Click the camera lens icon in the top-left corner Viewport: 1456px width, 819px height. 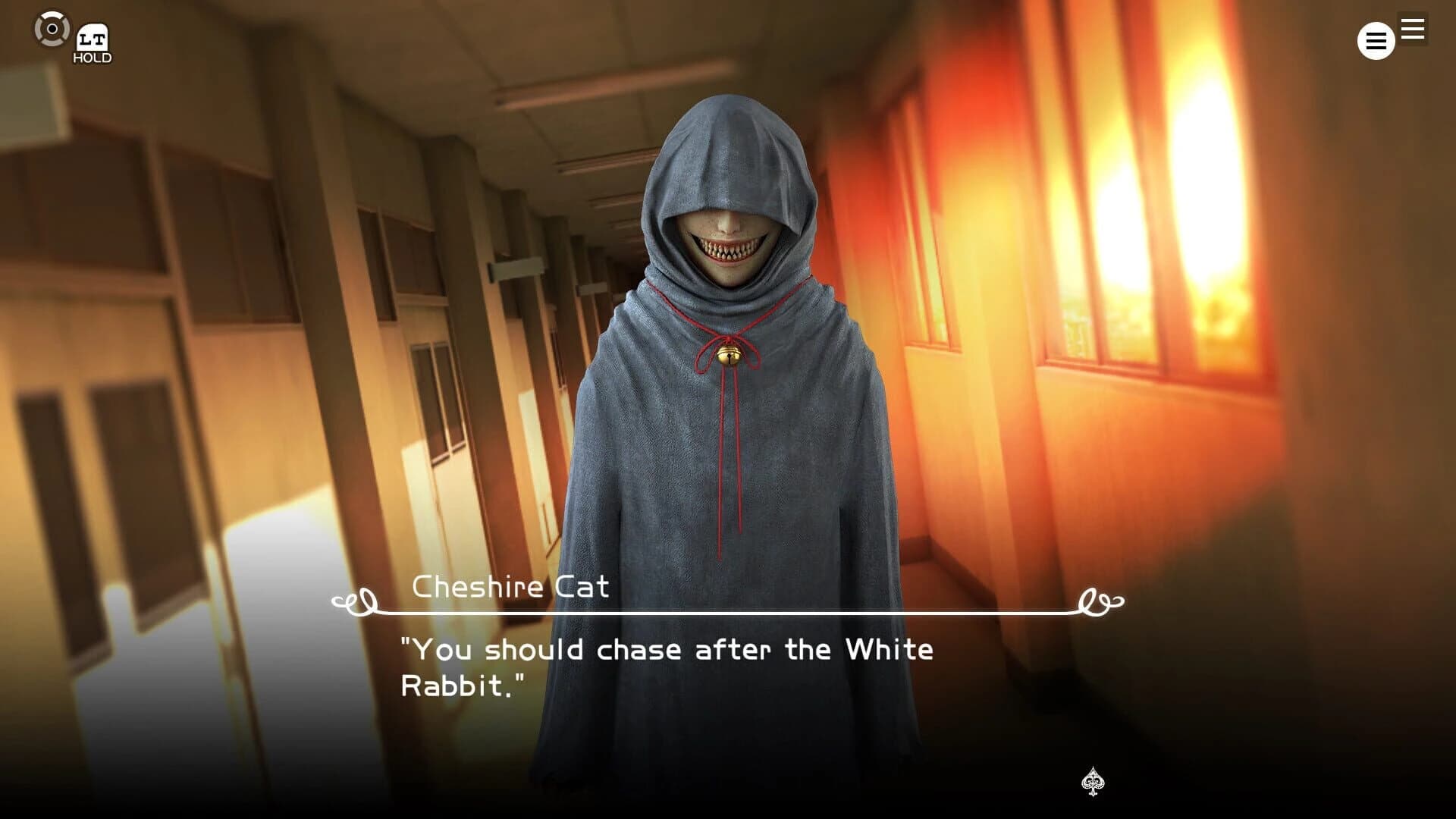pyautogui.click(x=52, y=30)
